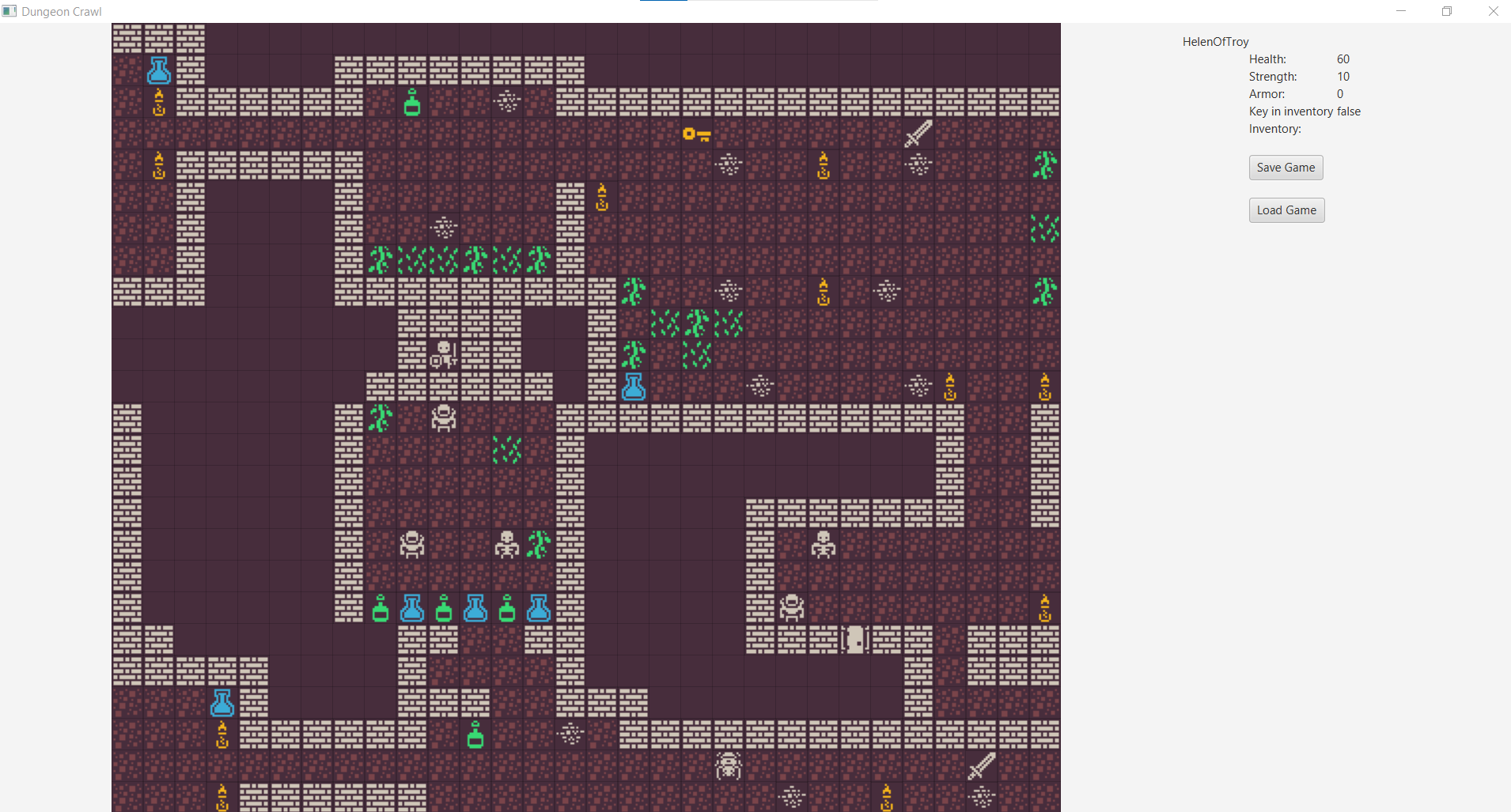Select the green potion near the top wall
The width and height of the screenshot is (1511, 812).
click(412, 102)
